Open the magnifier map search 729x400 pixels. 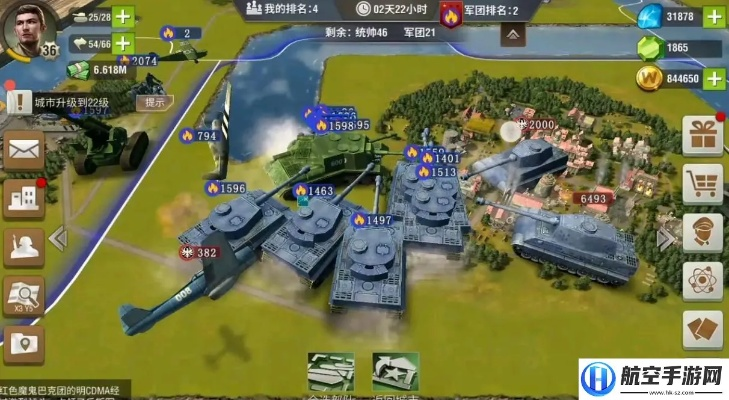23,296
